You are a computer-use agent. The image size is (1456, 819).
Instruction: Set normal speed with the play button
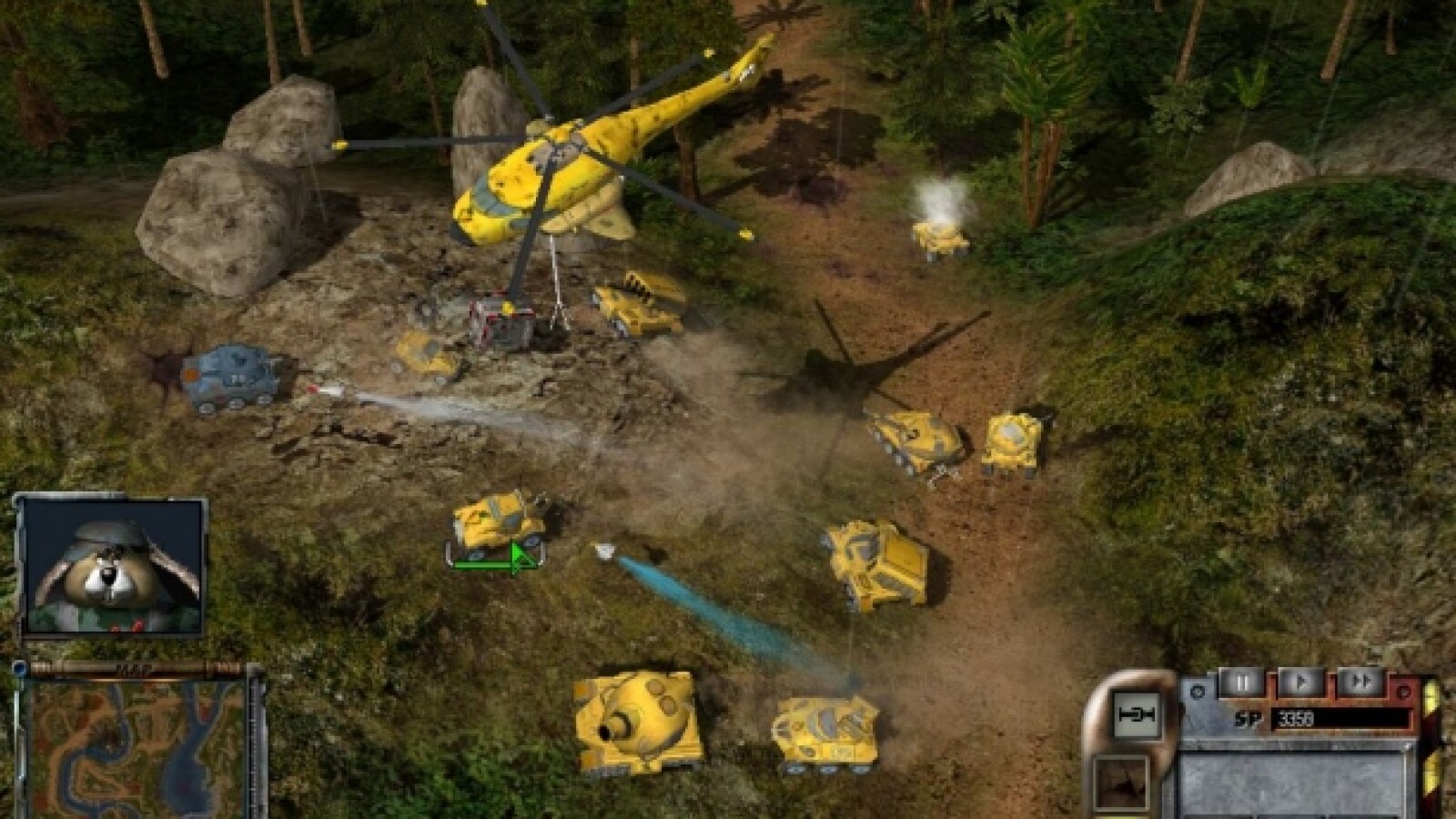1300,682
